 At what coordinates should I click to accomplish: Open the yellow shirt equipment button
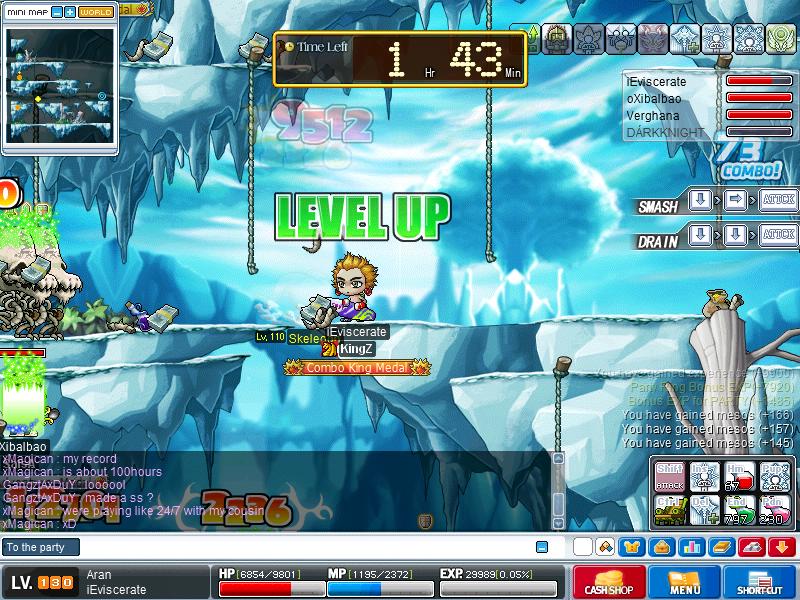633,547
